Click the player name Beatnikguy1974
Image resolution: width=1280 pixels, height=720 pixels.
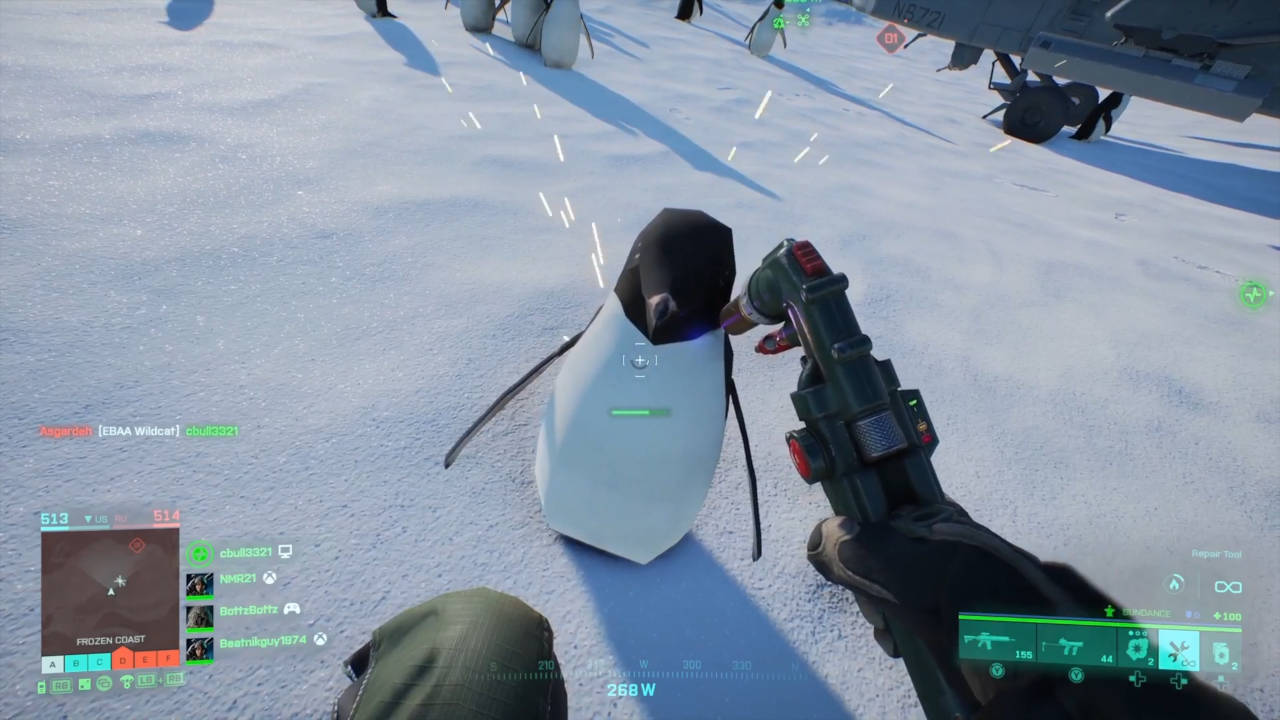264,641
